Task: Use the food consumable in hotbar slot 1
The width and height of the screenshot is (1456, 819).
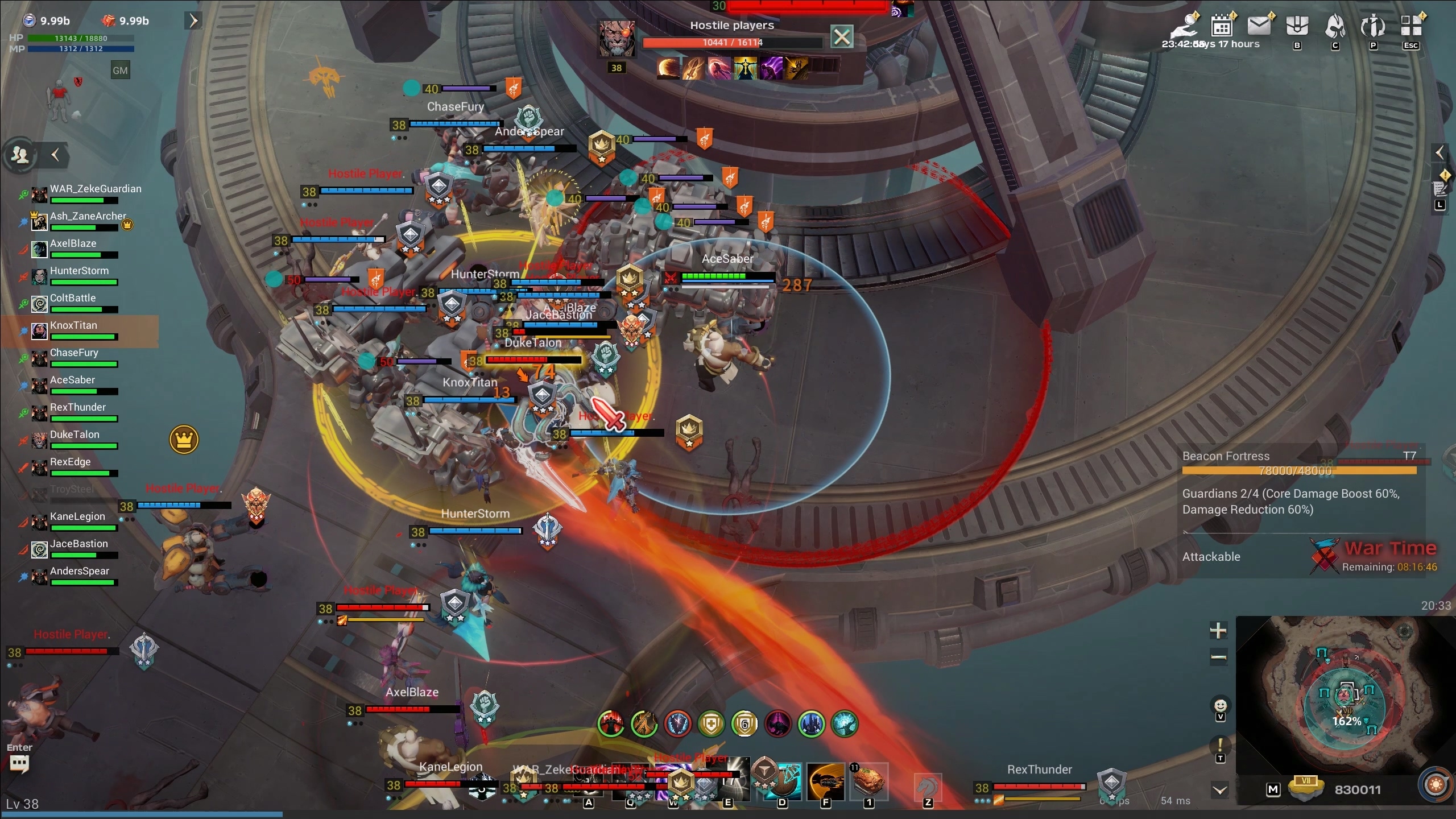Action: tap(868, 782)
